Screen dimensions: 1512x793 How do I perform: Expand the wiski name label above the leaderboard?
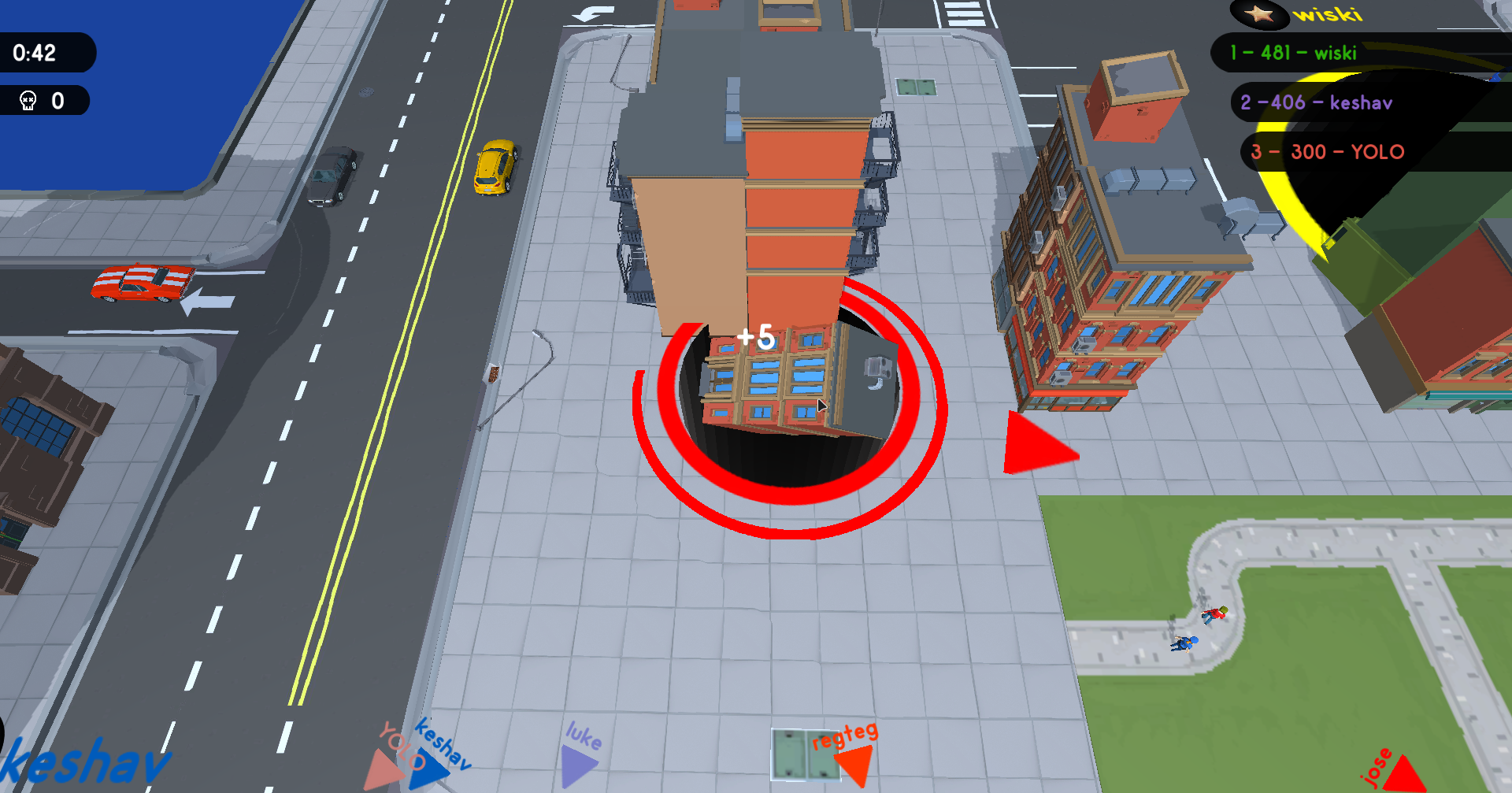click(1331, 15)
